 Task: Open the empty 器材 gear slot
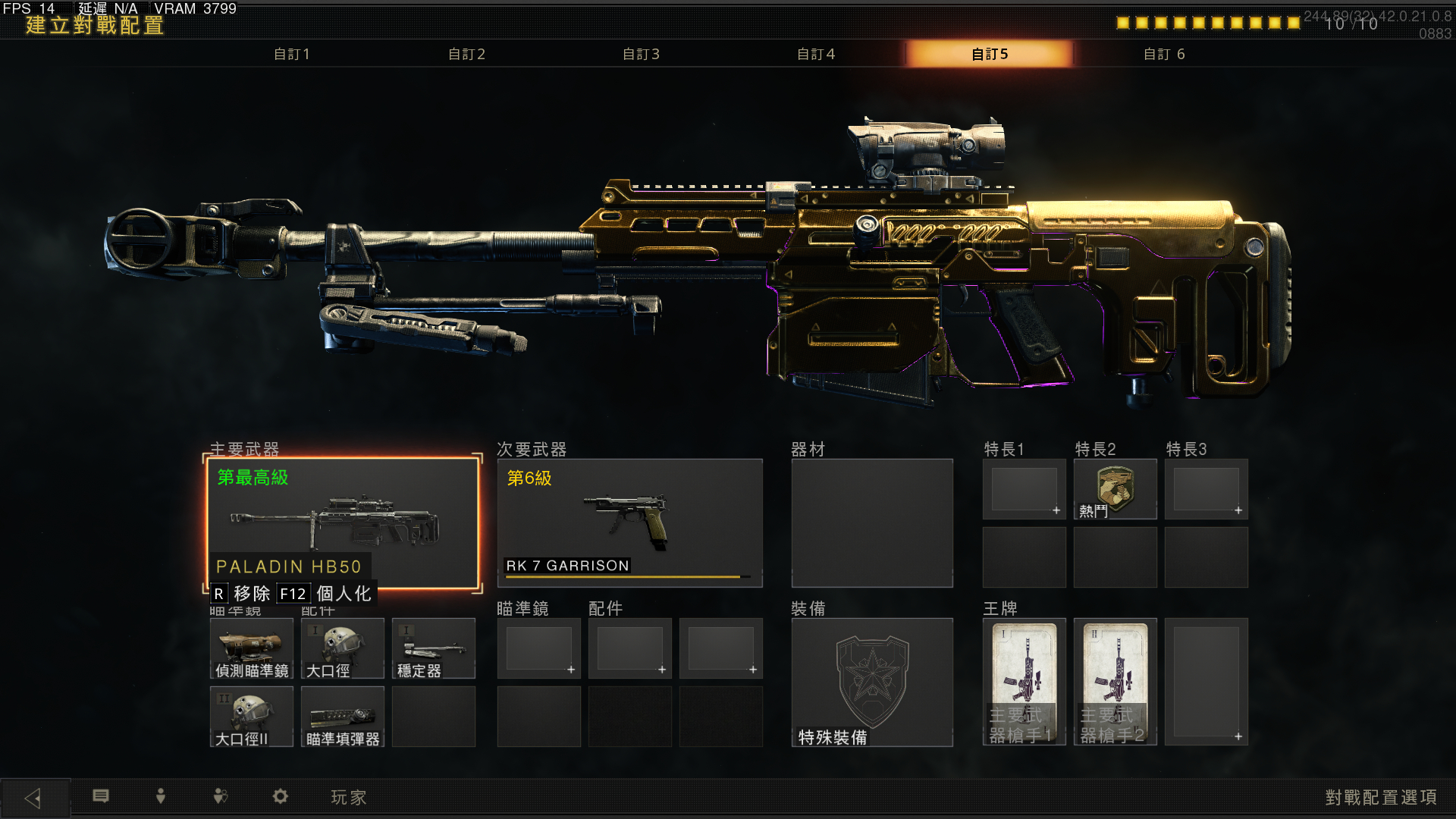tap(872, 522)
